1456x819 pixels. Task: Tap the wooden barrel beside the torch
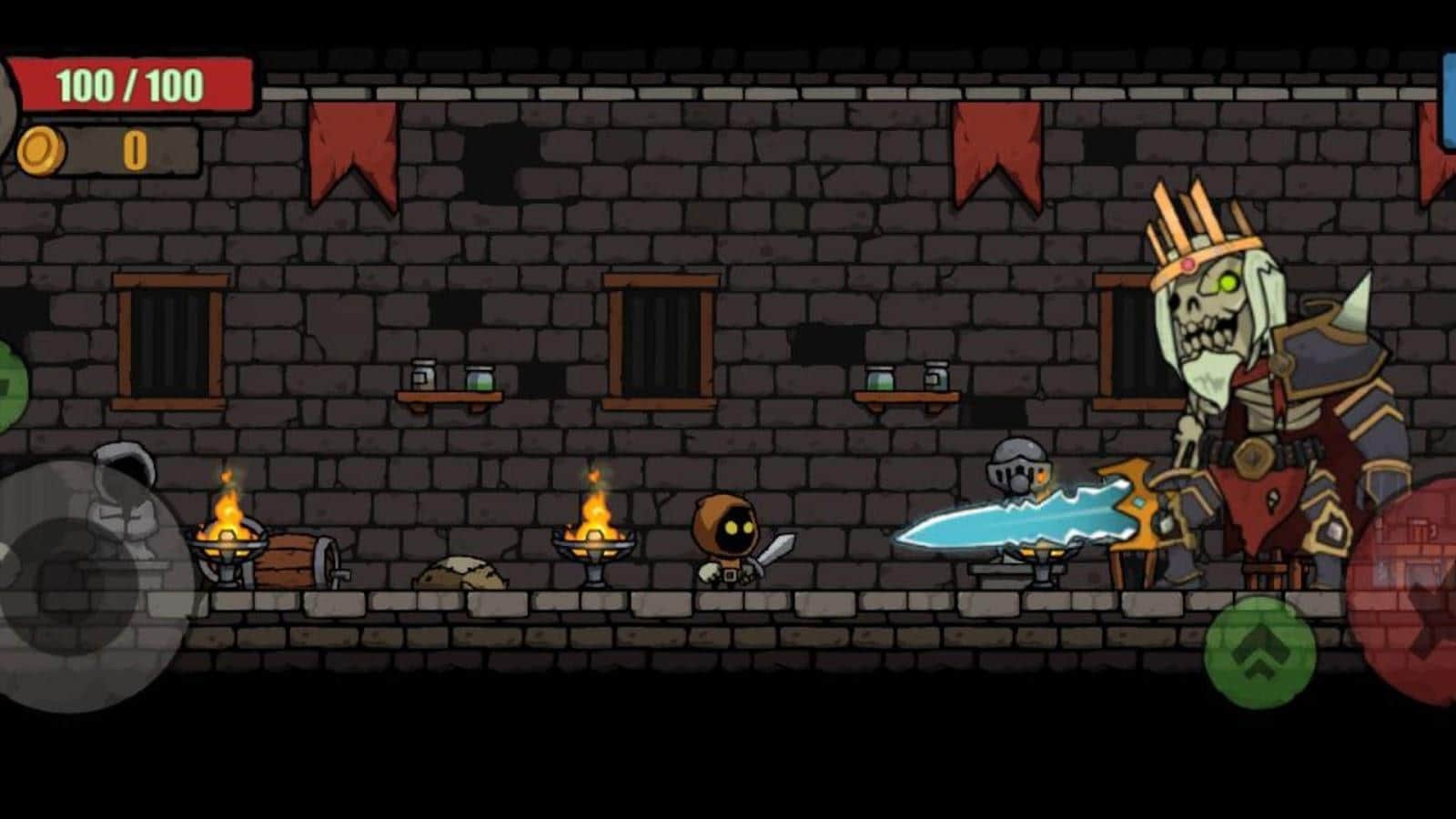[291, 555]
